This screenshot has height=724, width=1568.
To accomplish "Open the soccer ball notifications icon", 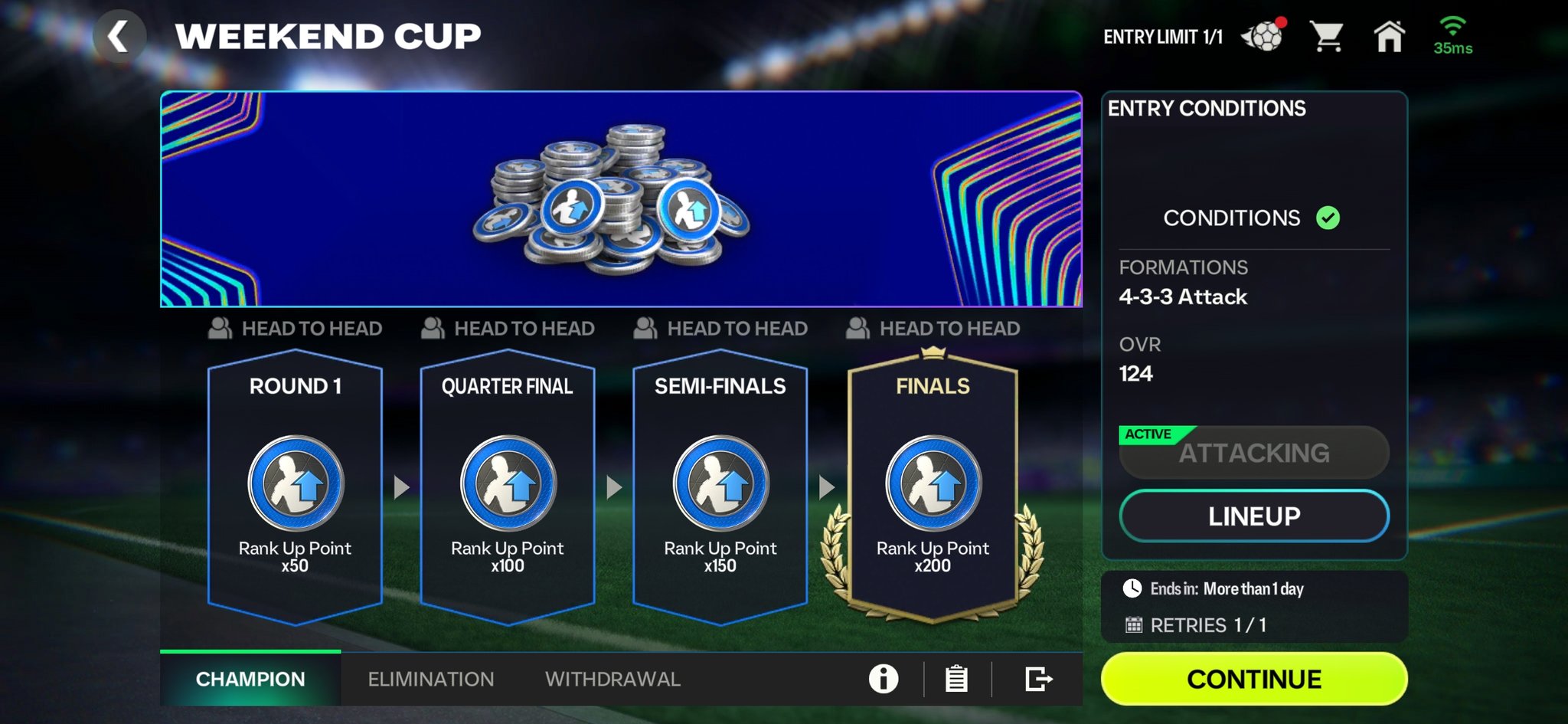I will (1263, 36).
